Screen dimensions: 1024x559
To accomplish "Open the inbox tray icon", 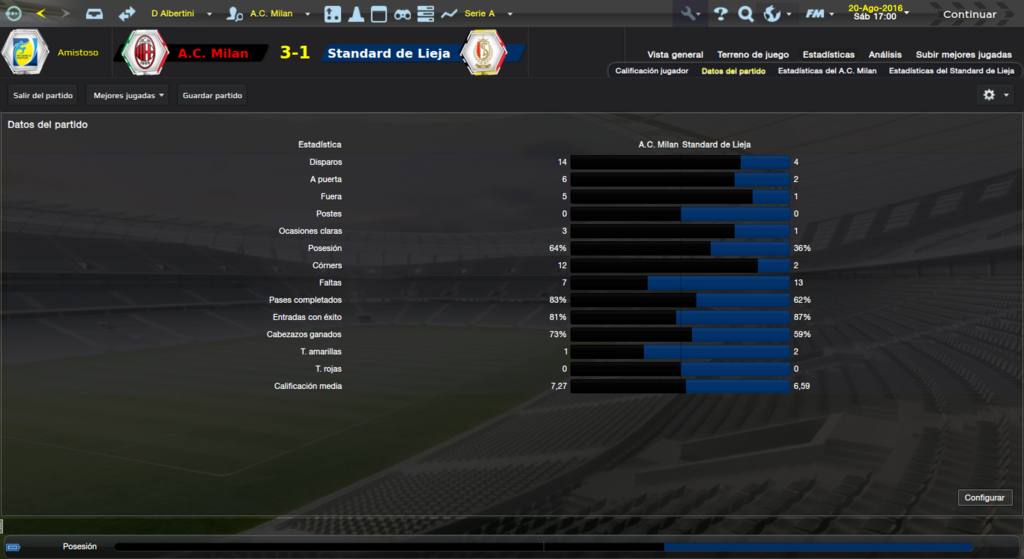I will click(x=94, y=14).
